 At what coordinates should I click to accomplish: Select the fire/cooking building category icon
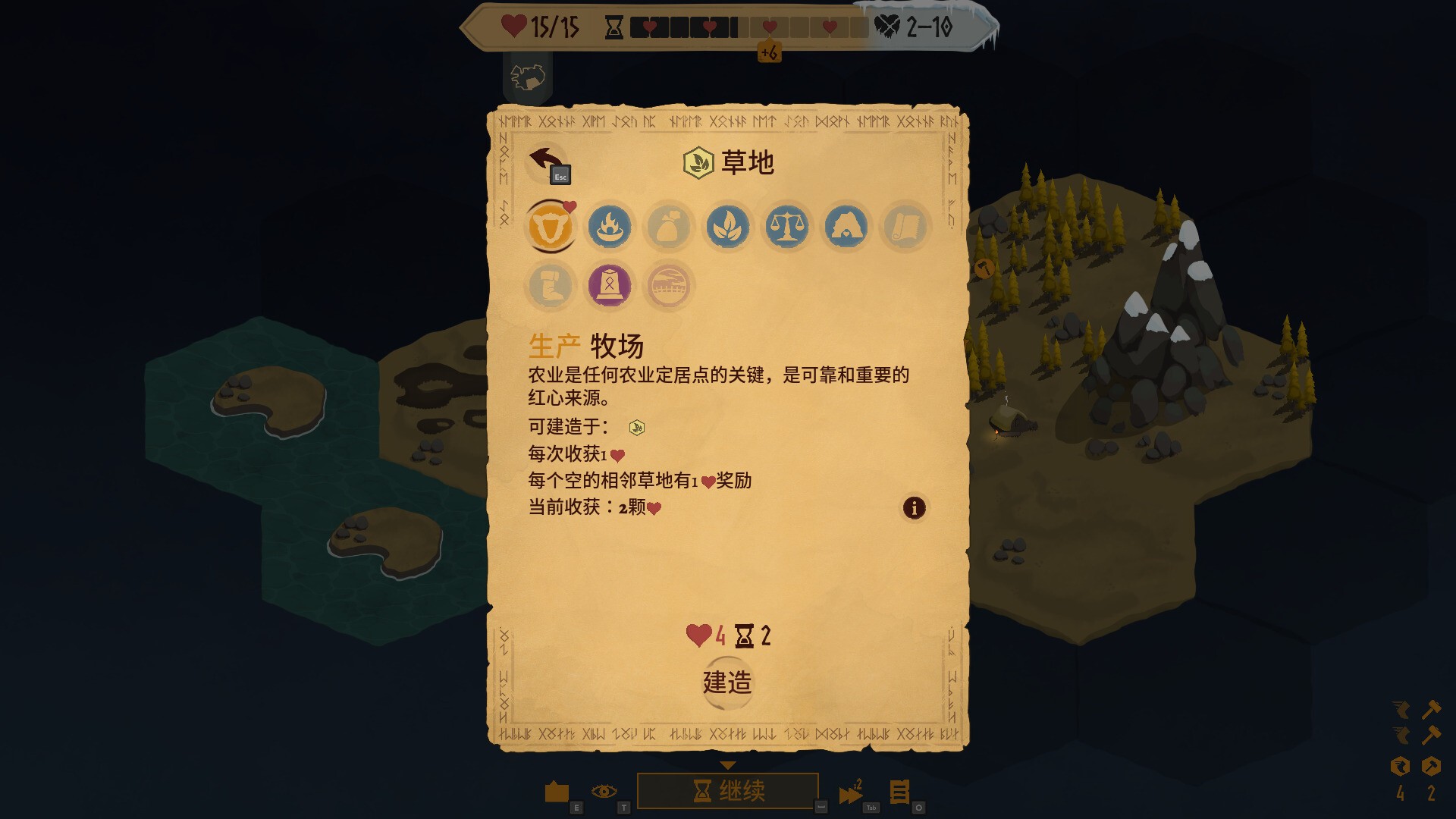610,227
